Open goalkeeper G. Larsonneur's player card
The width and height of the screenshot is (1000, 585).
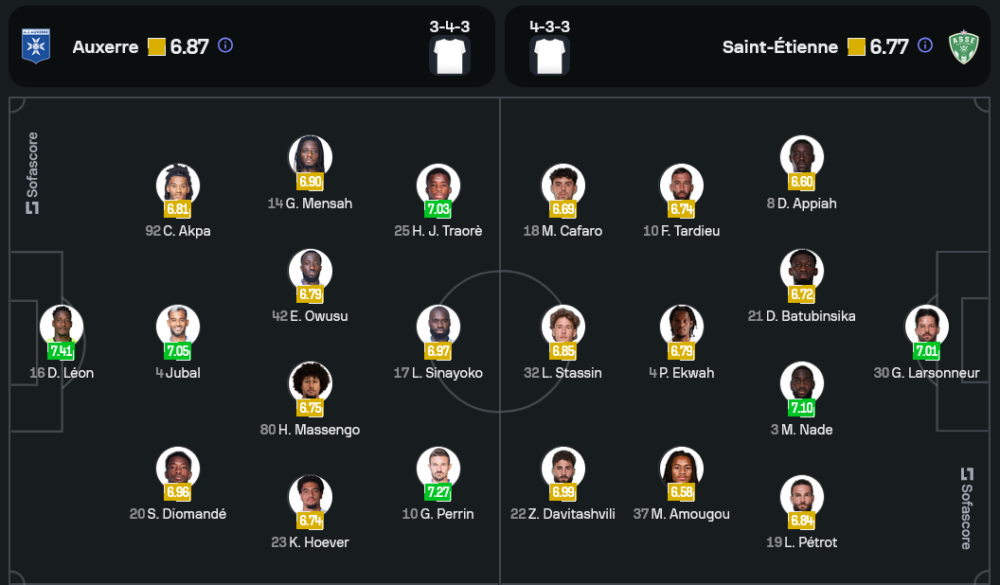pyautogui.click(x=927, y=327)
